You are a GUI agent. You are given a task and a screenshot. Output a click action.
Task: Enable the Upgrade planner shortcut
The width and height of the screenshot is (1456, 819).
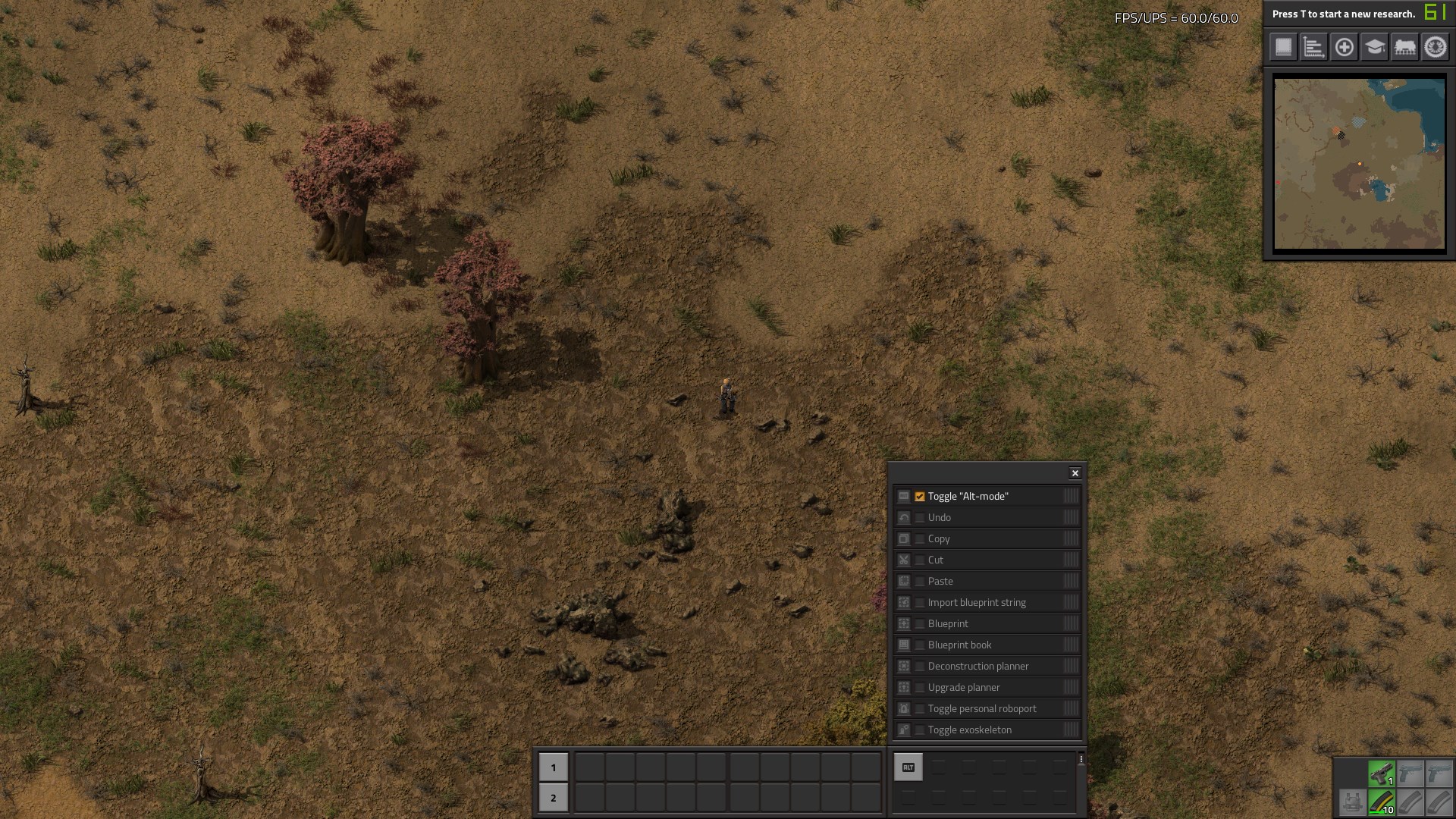920,688
